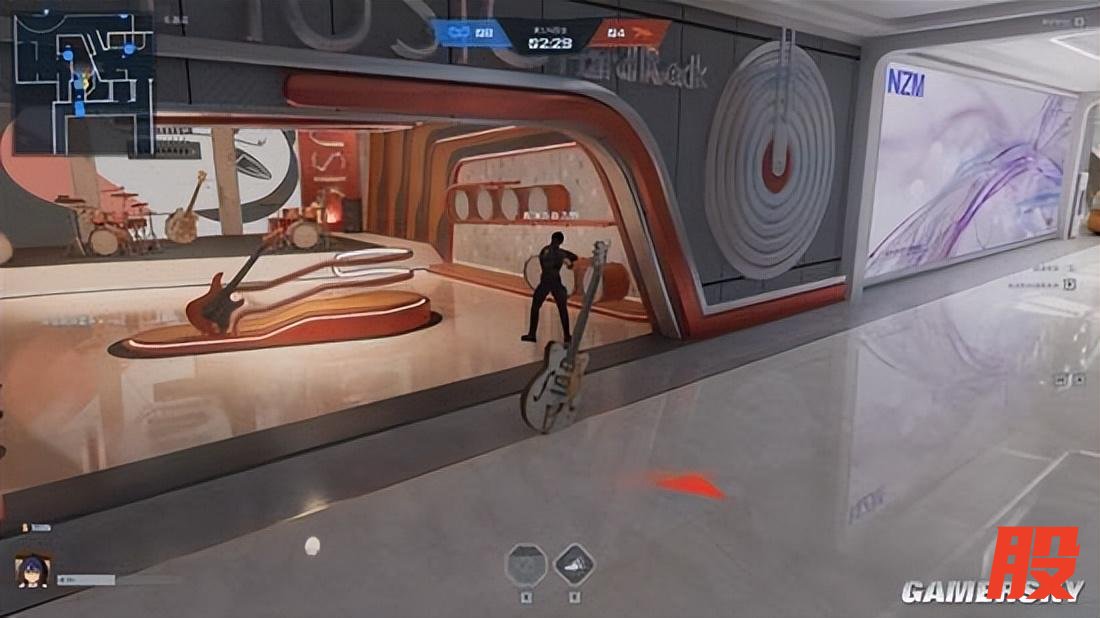Activate the sneaker dash ability icon

tap(574, 564)
